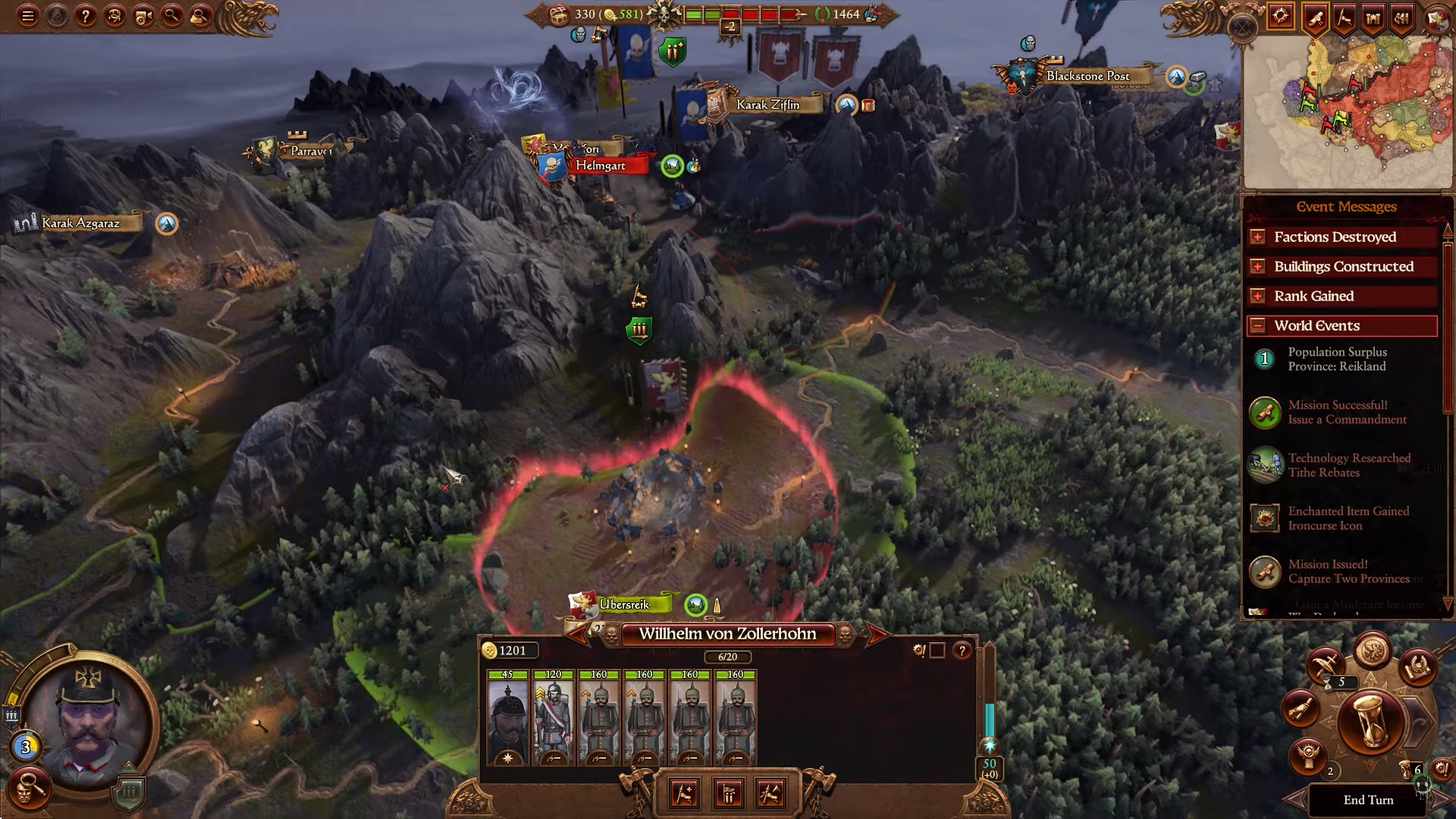Open the Technology Researched Tithe Rebates message
Viewport: 1456px width, 819px height.
(1348, 466)
